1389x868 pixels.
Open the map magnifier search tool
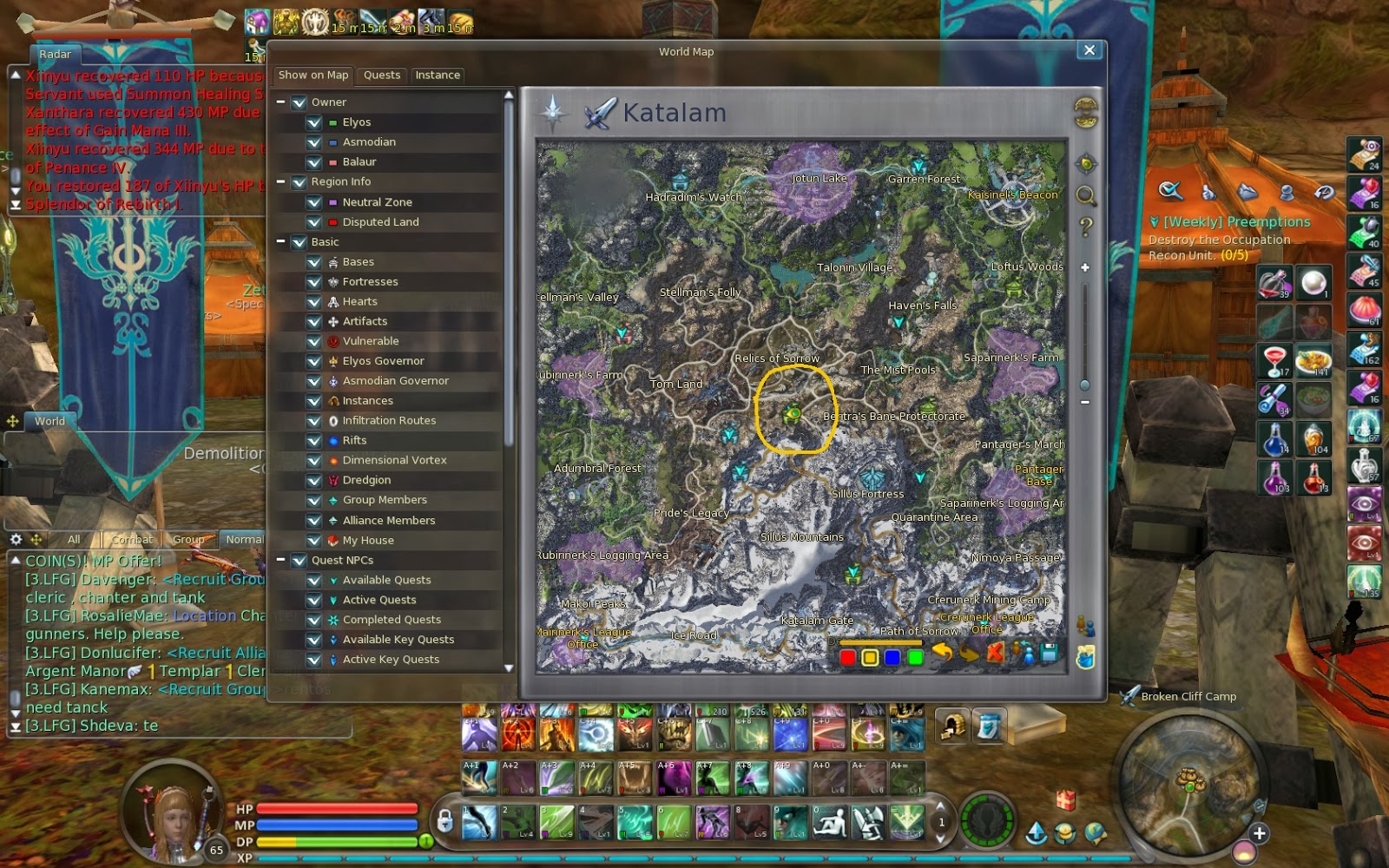1085,195
